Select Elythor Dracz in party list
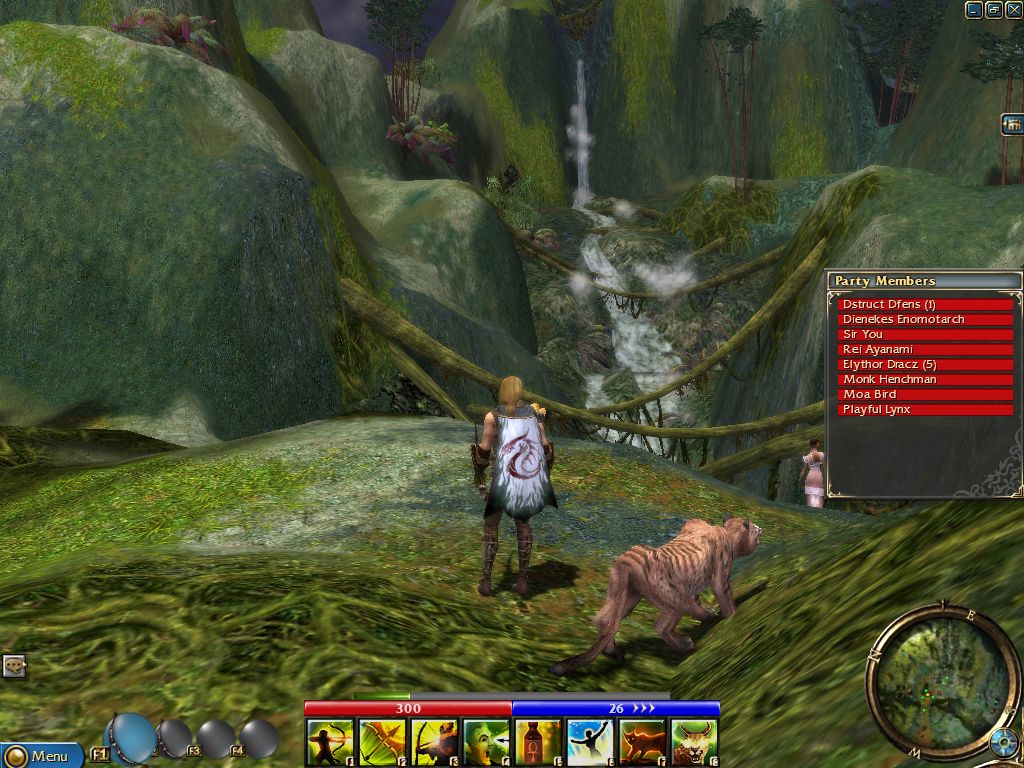The image size is (1024, 768). pyautogui.click(x=925, y=364)
